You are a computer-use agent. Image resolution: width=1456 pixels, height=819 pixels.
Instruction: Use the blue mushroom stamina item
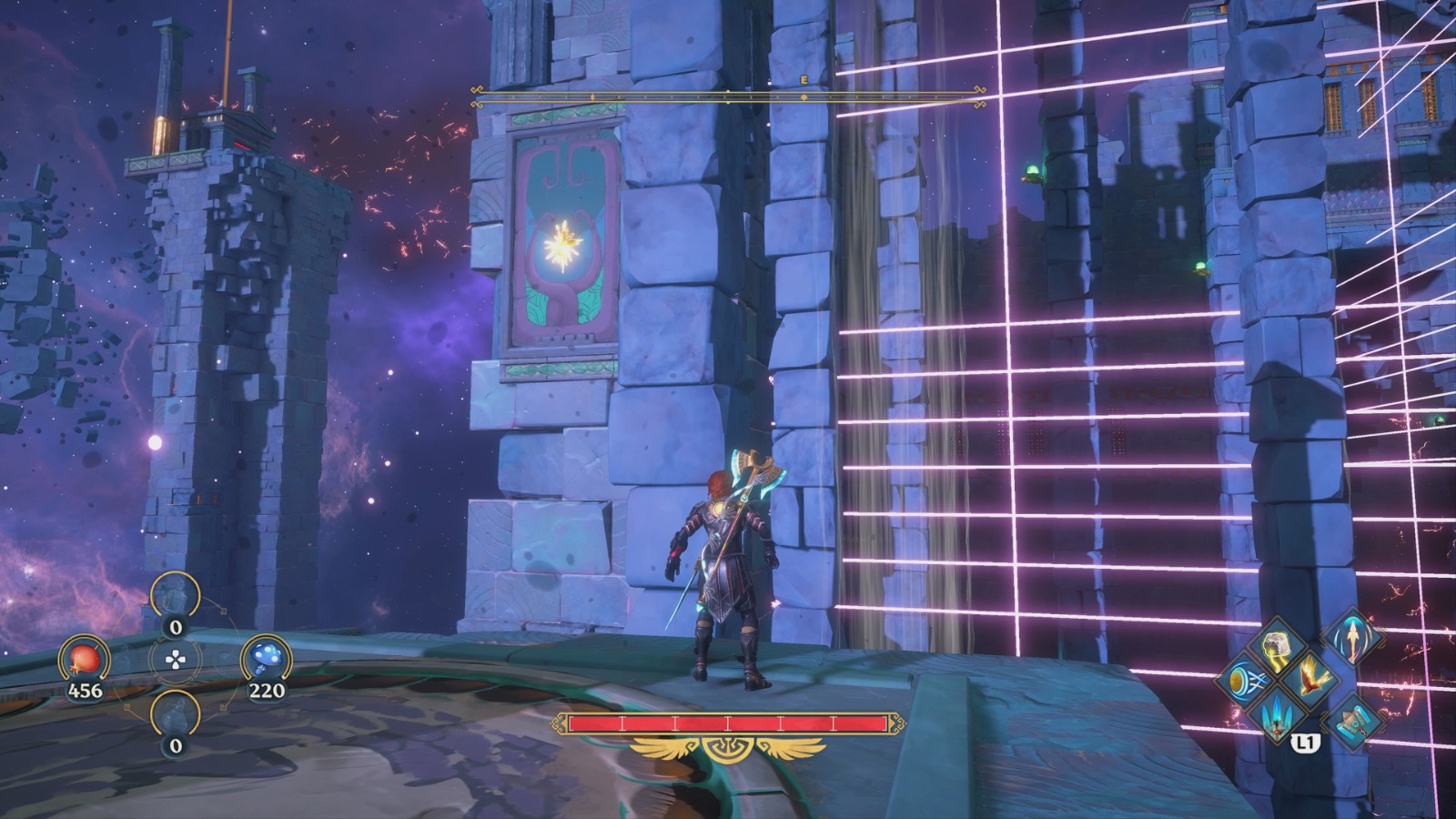tap(266, 659)
